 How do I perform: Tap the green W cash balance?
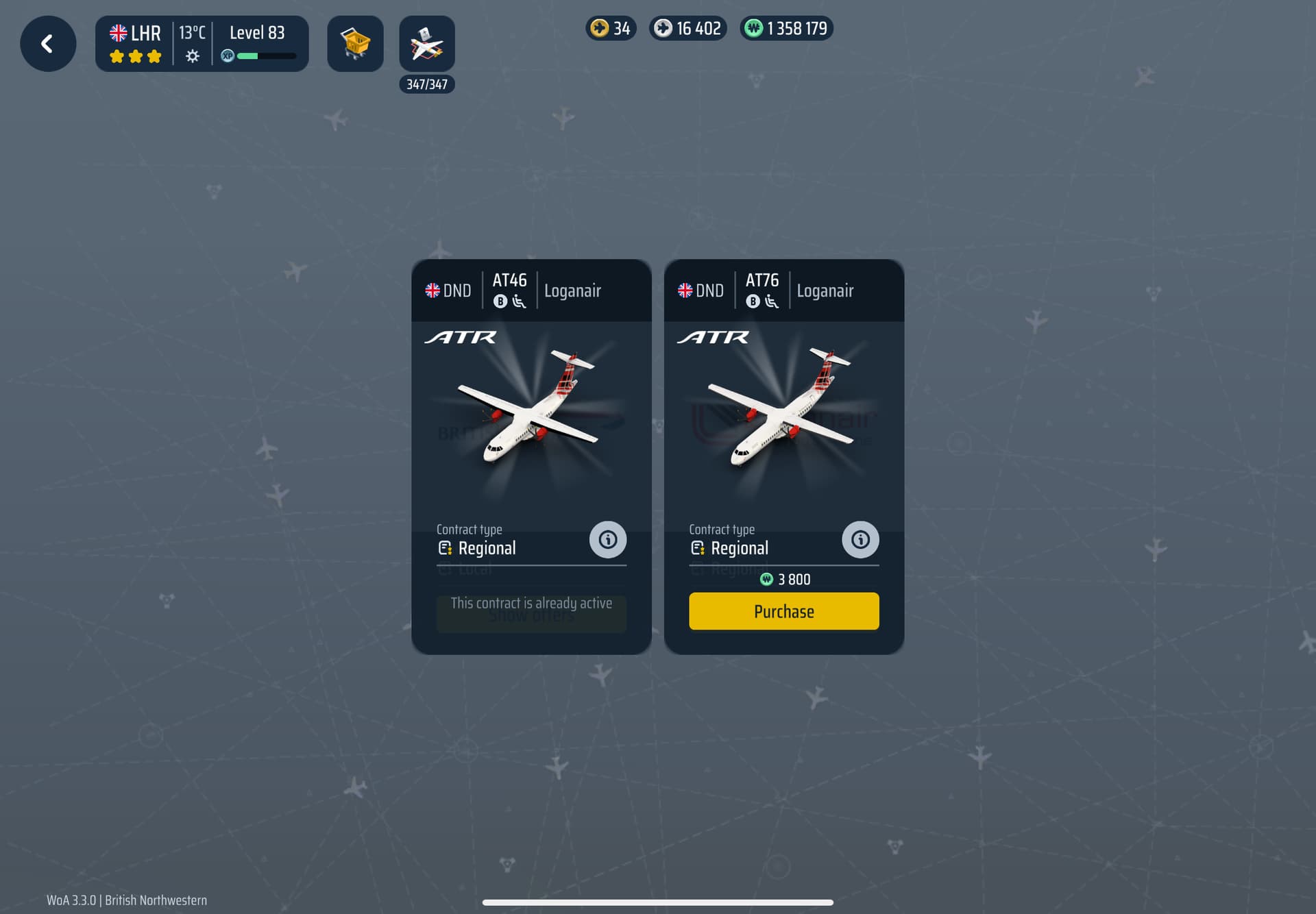(x=786, y=28)
